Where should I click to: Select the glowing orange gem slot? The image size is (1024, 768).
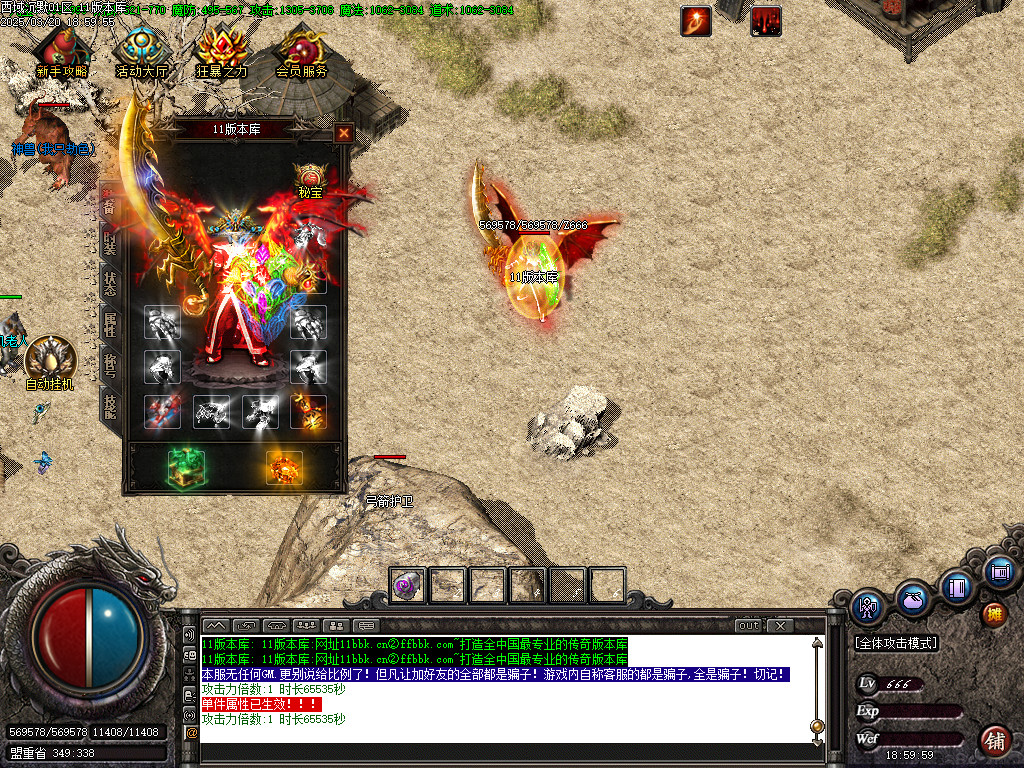point(284,467)
